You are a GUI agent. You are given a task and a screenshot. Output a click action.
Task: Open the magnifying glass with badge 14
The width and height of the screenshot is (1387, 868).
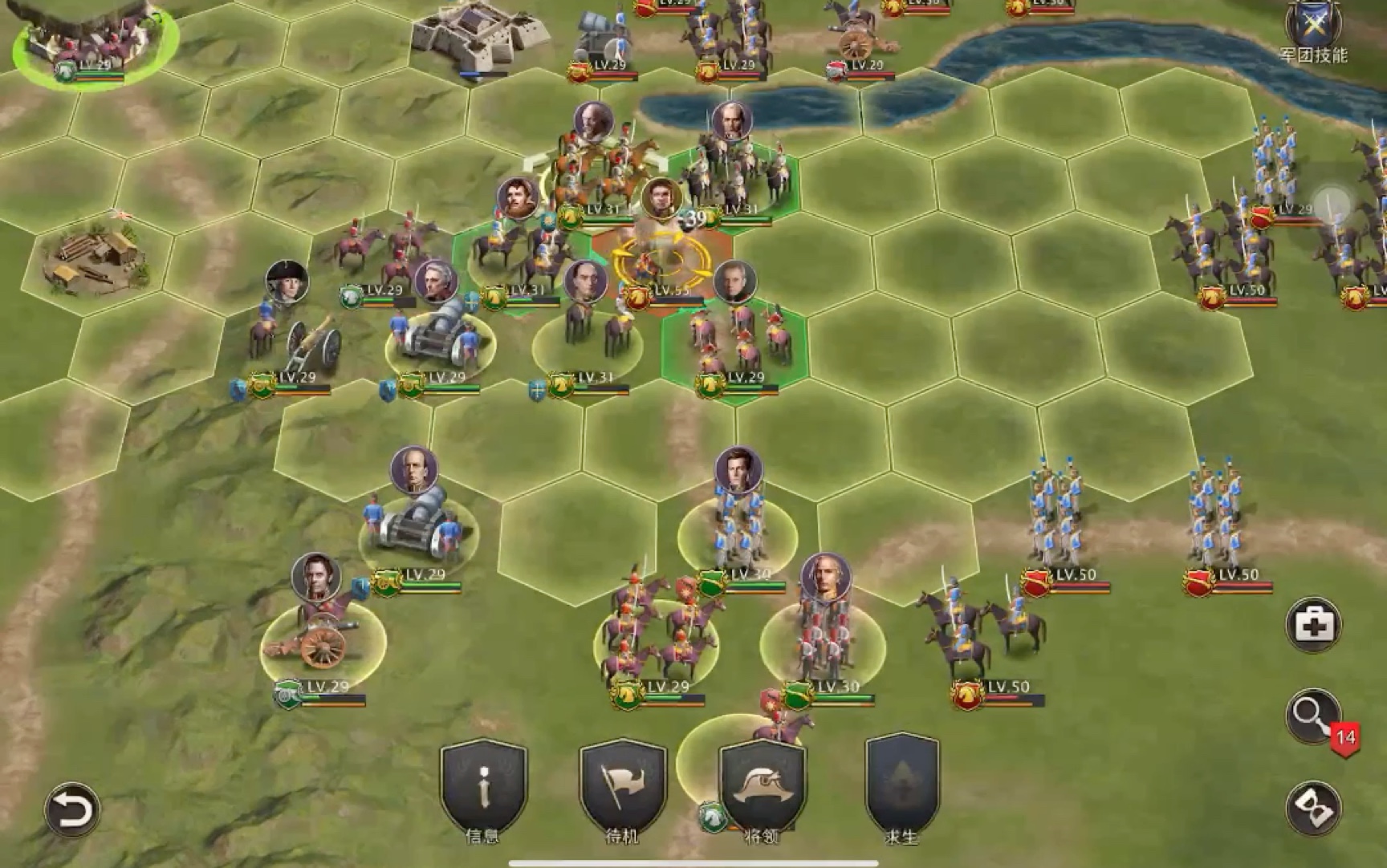point(1313,715)
